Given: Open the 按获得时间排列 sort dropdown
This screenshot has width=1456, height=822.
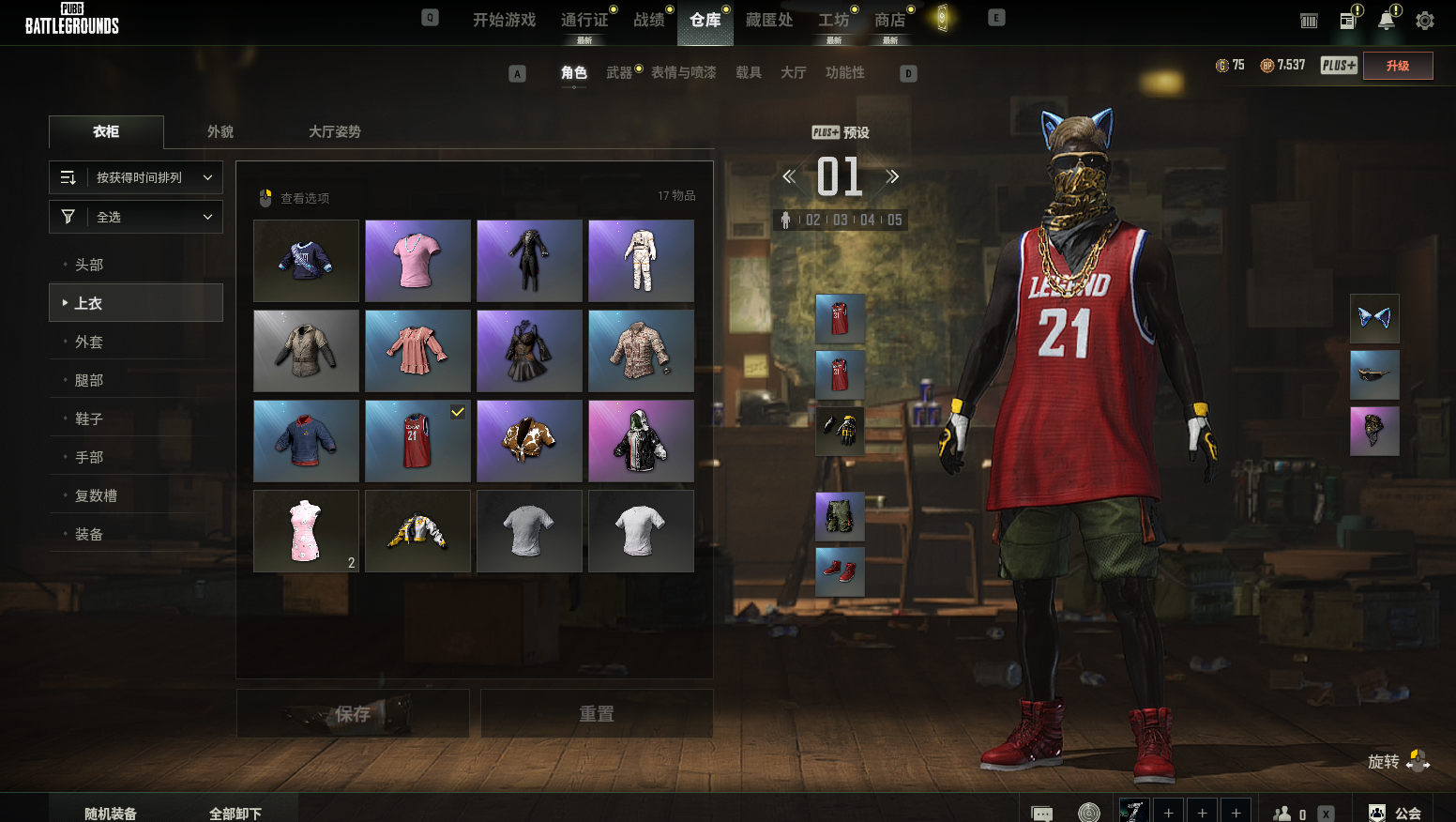Looking at the screenshot, I should tap(136, 177).
